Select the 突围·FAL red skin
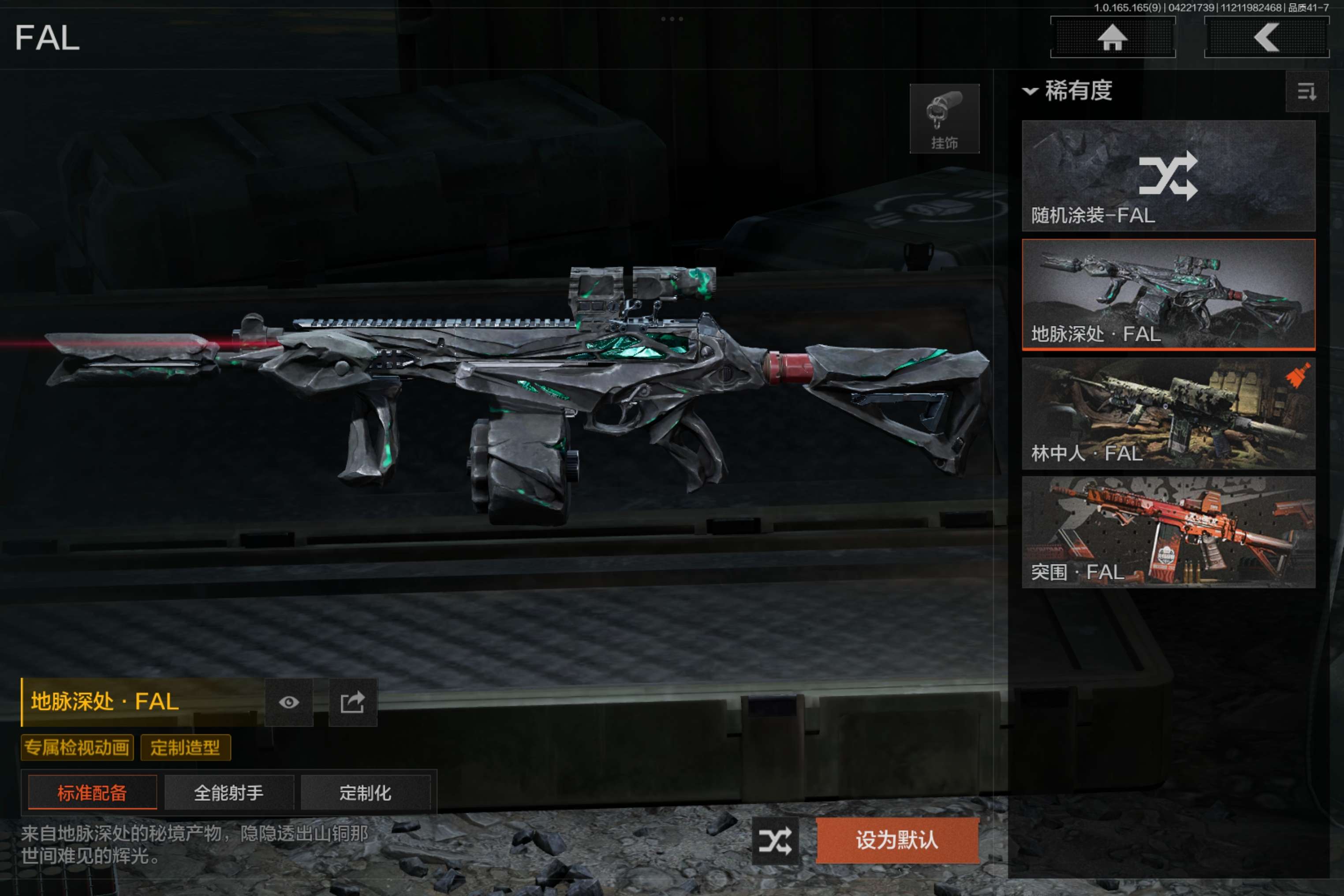The width and height of the screenshot is (1344, 896). coord(1168,532)
